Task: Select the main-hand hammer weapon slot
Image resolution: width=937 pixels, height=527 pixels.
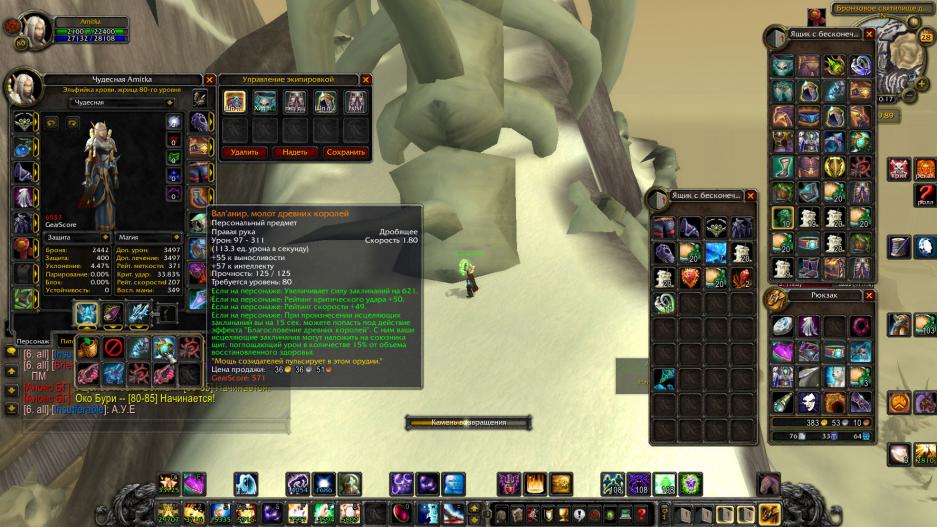Action: click(87, 314)
